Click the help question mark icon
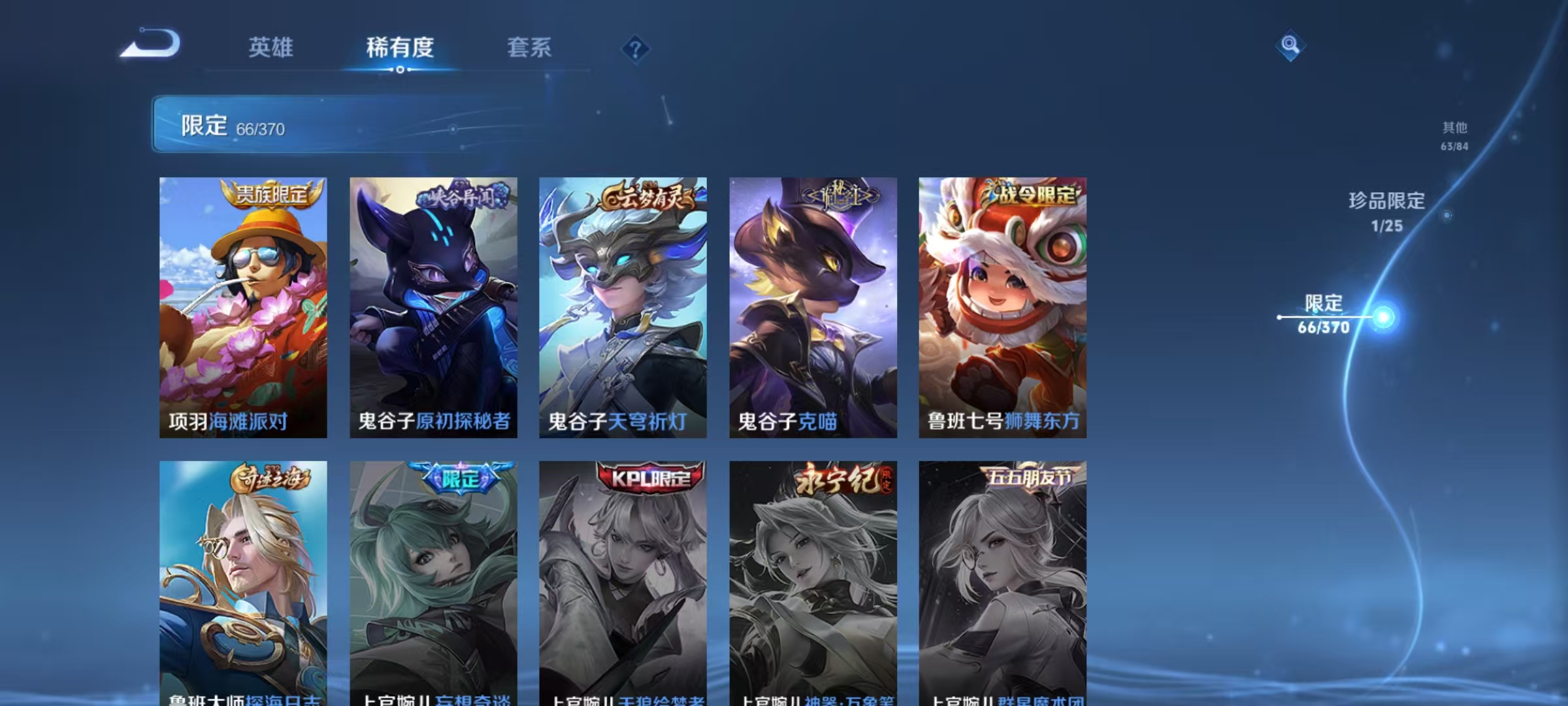 click(x=636, y=49)
